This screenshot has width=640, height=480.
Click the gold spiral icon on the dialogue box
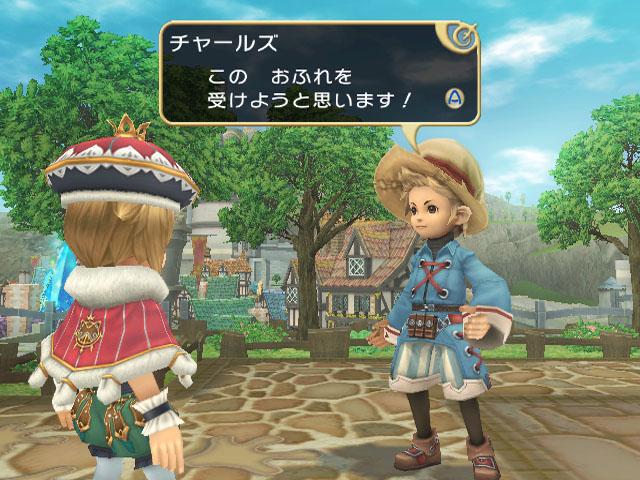click(463, 39)
